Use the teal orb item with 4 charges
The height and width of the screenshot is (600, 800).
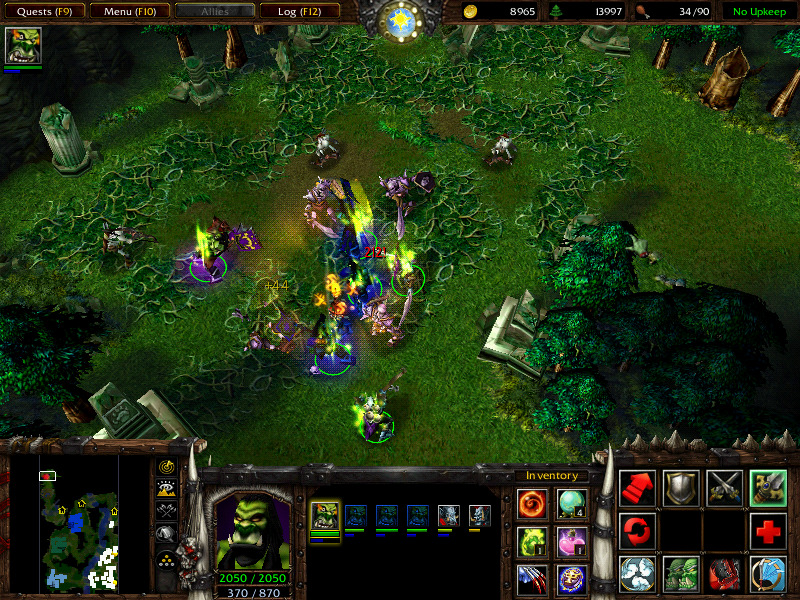point(571,502)
